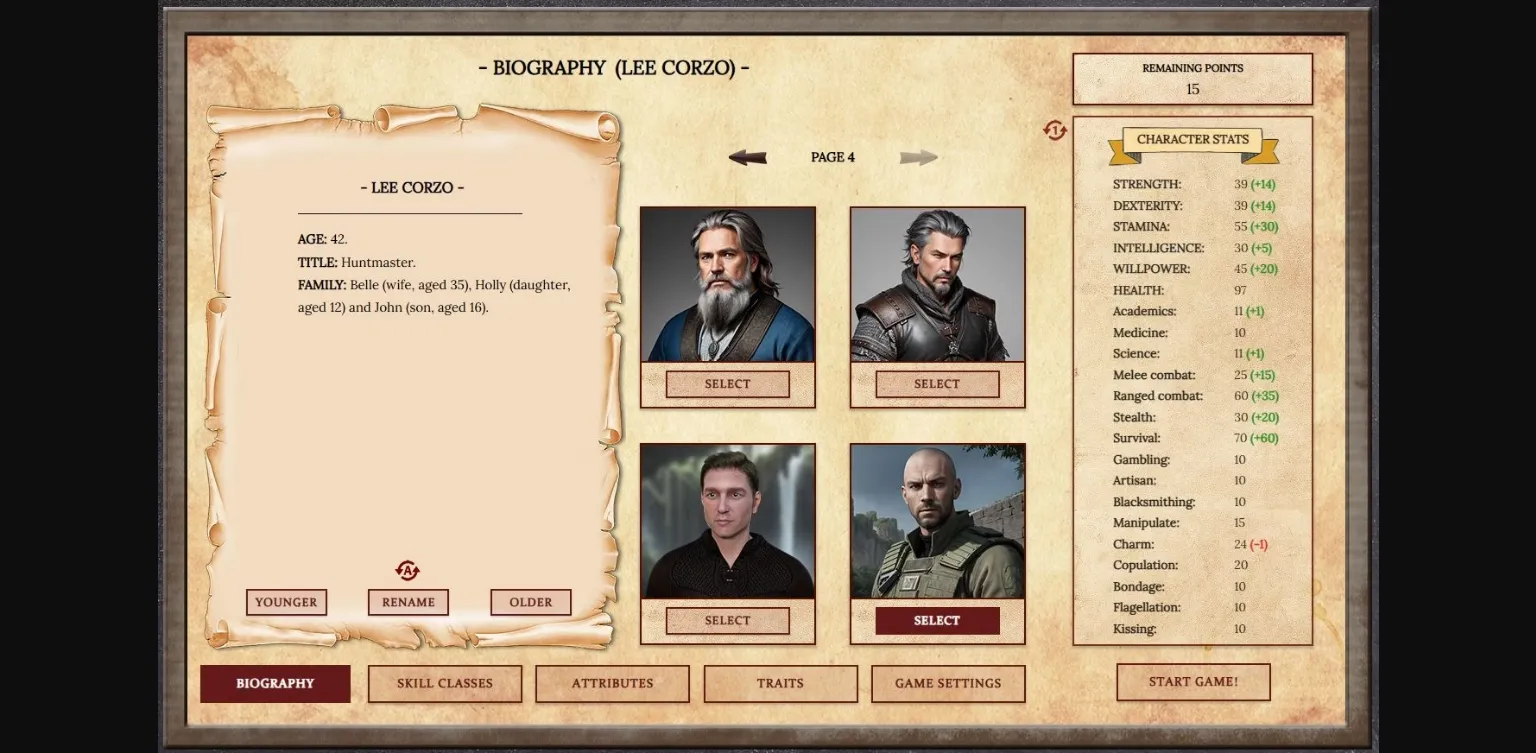Click the right arrow to view page 5
This screenshot has height=753, width=1536.
point(919,156)
